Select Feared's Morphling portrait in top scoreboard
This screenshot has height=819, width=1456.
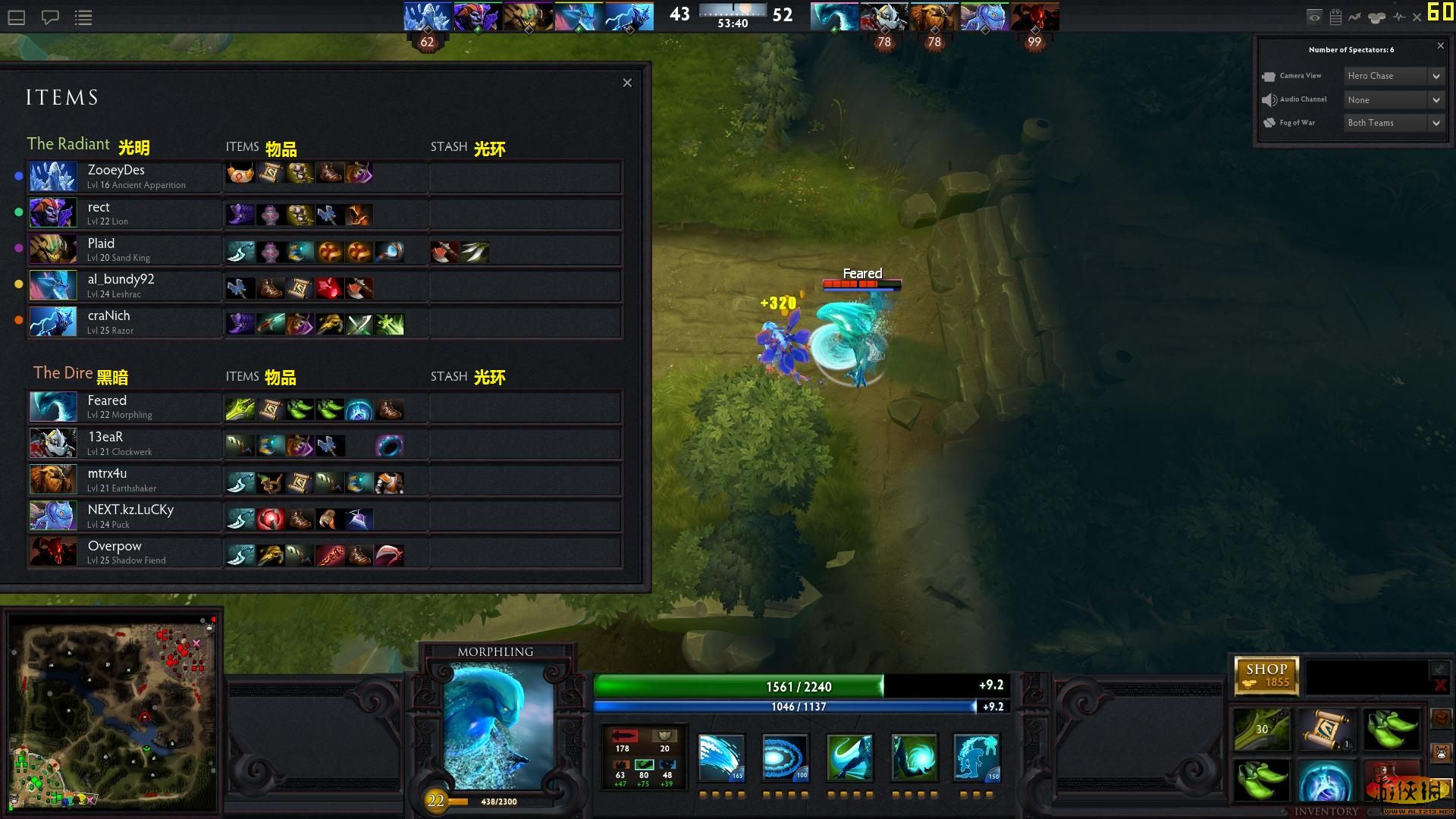pos(835,16)
